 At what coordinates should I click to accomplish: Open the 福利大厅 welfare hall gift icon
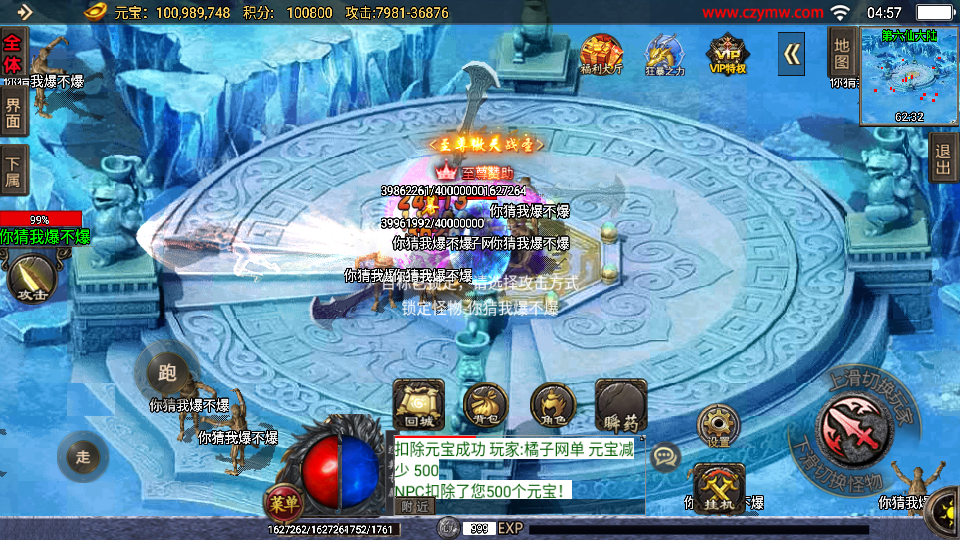(601, 54)
